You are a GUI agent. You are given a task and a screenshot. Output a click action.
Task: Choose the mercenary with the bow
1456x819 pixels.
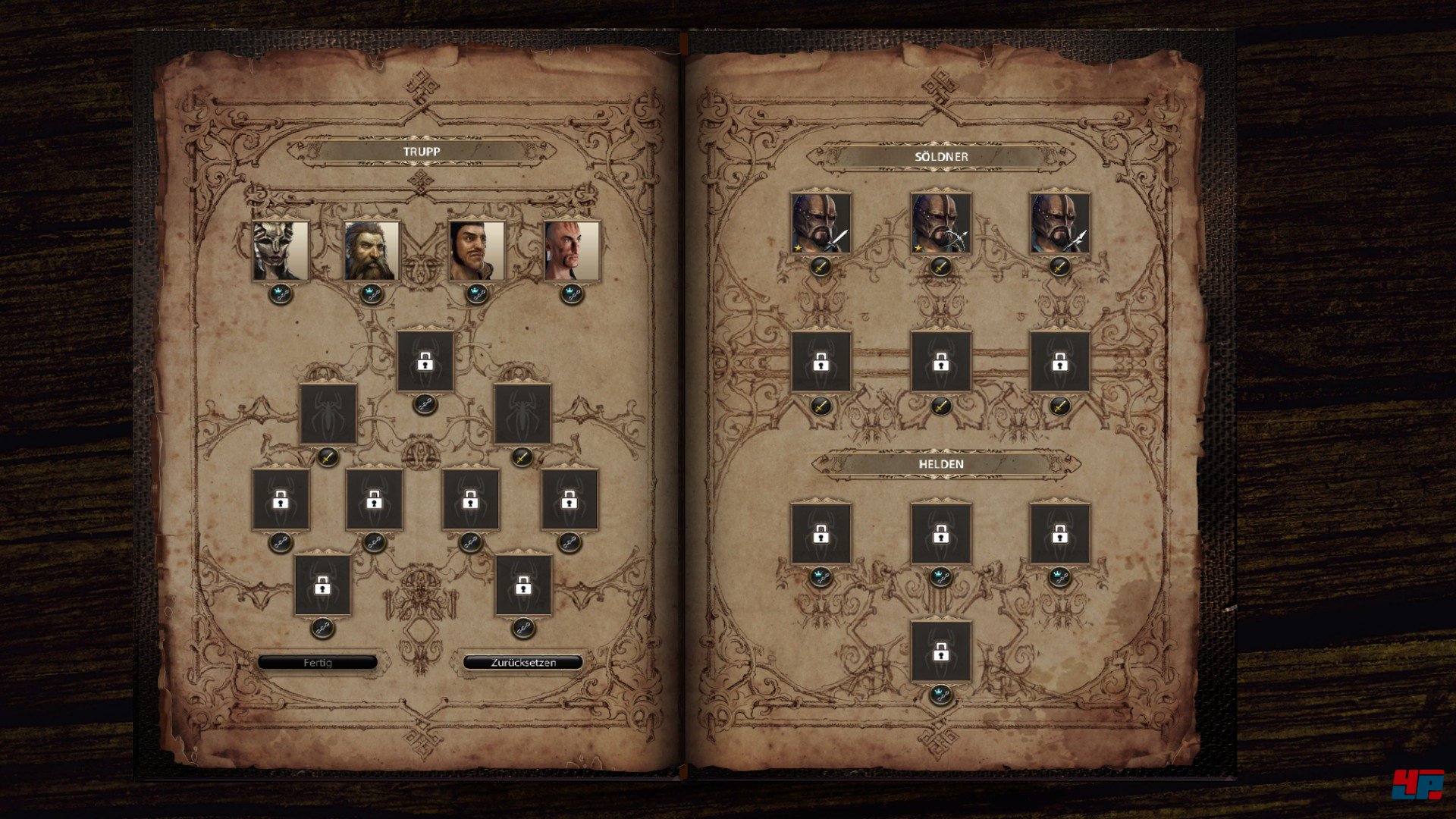coord(940,223)
